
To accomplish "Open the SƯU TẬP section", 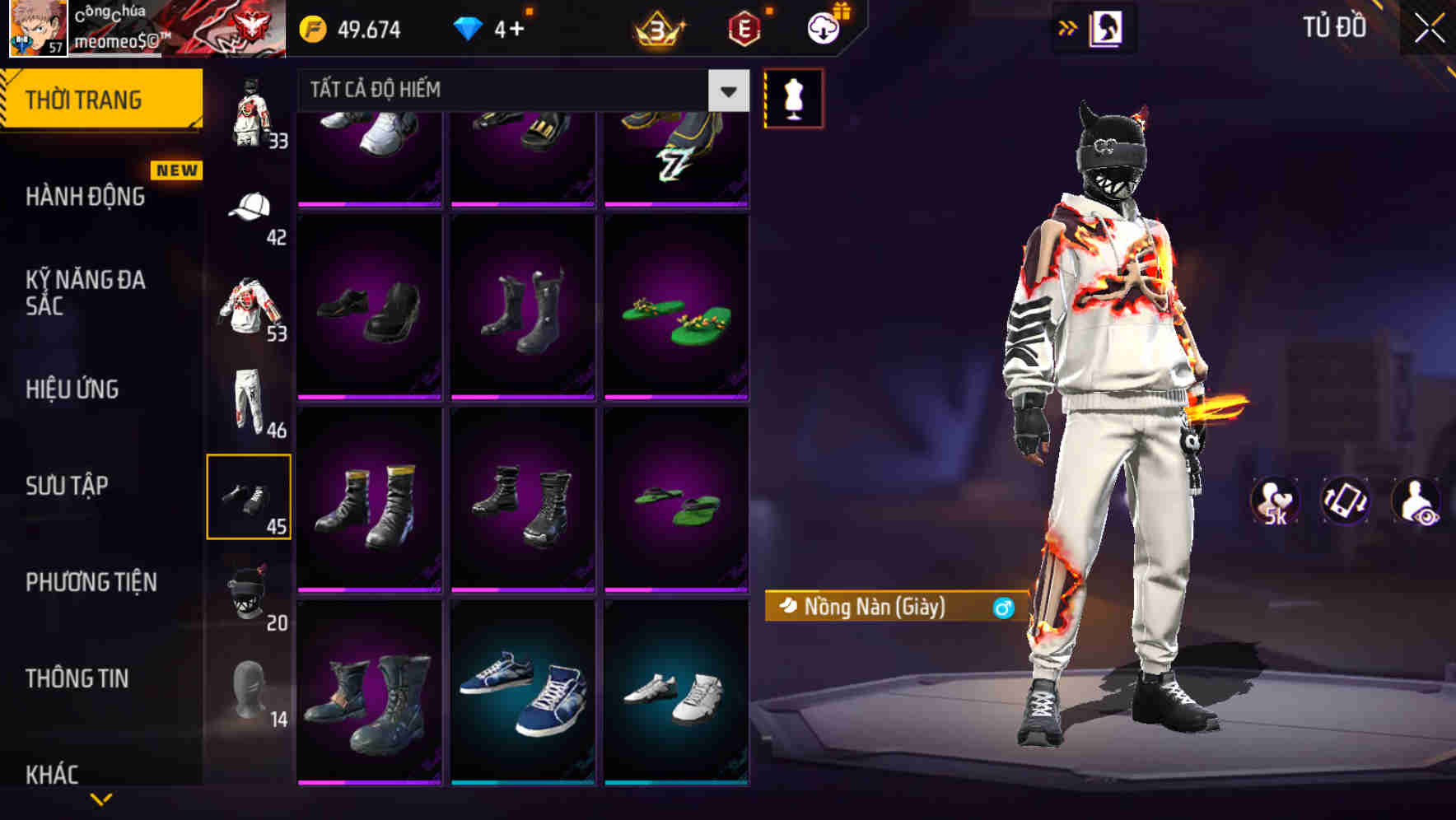I will point(66,486).
